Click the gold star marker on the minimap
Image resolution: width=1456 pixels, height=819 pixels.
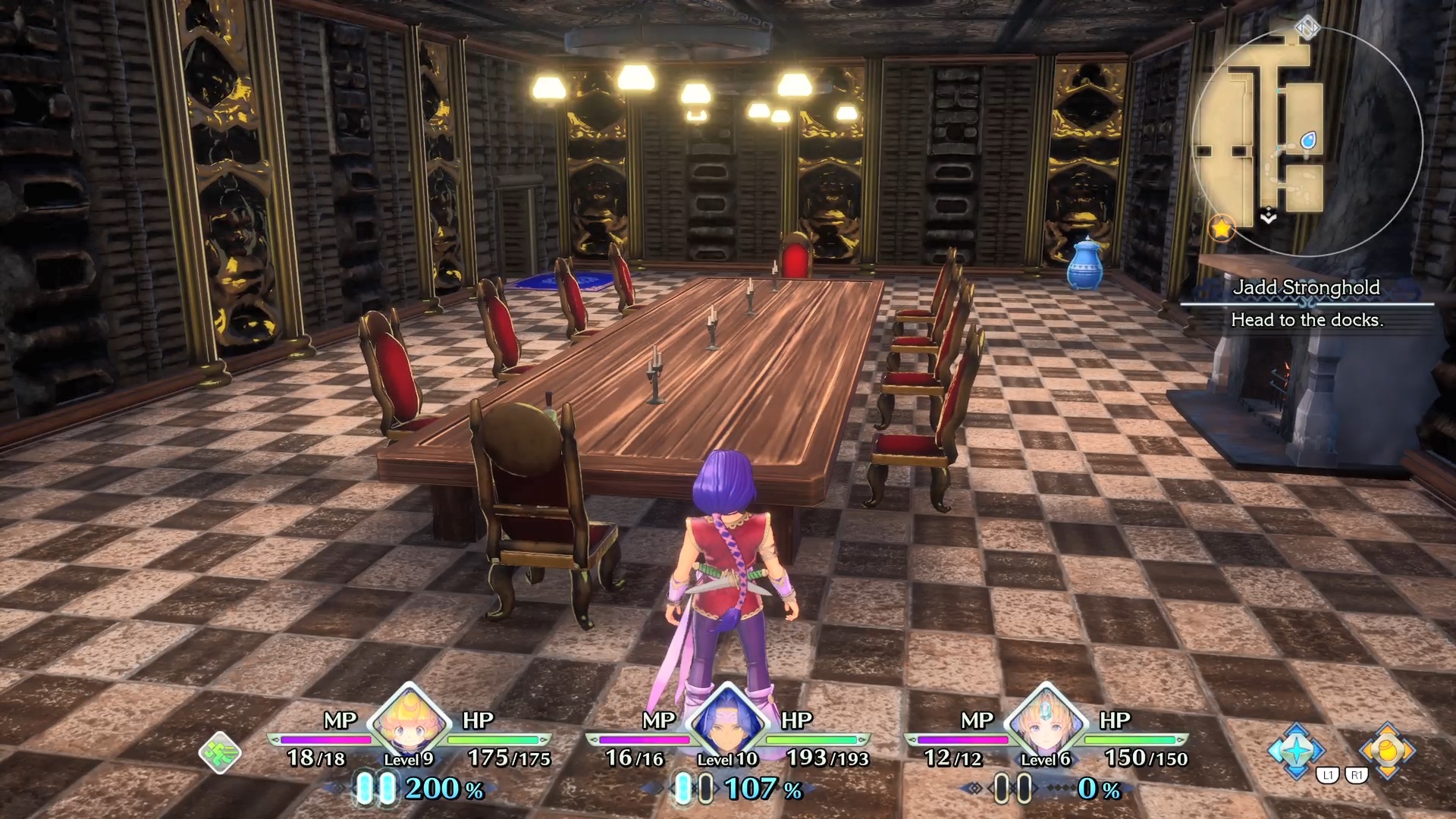[1221, 227]
